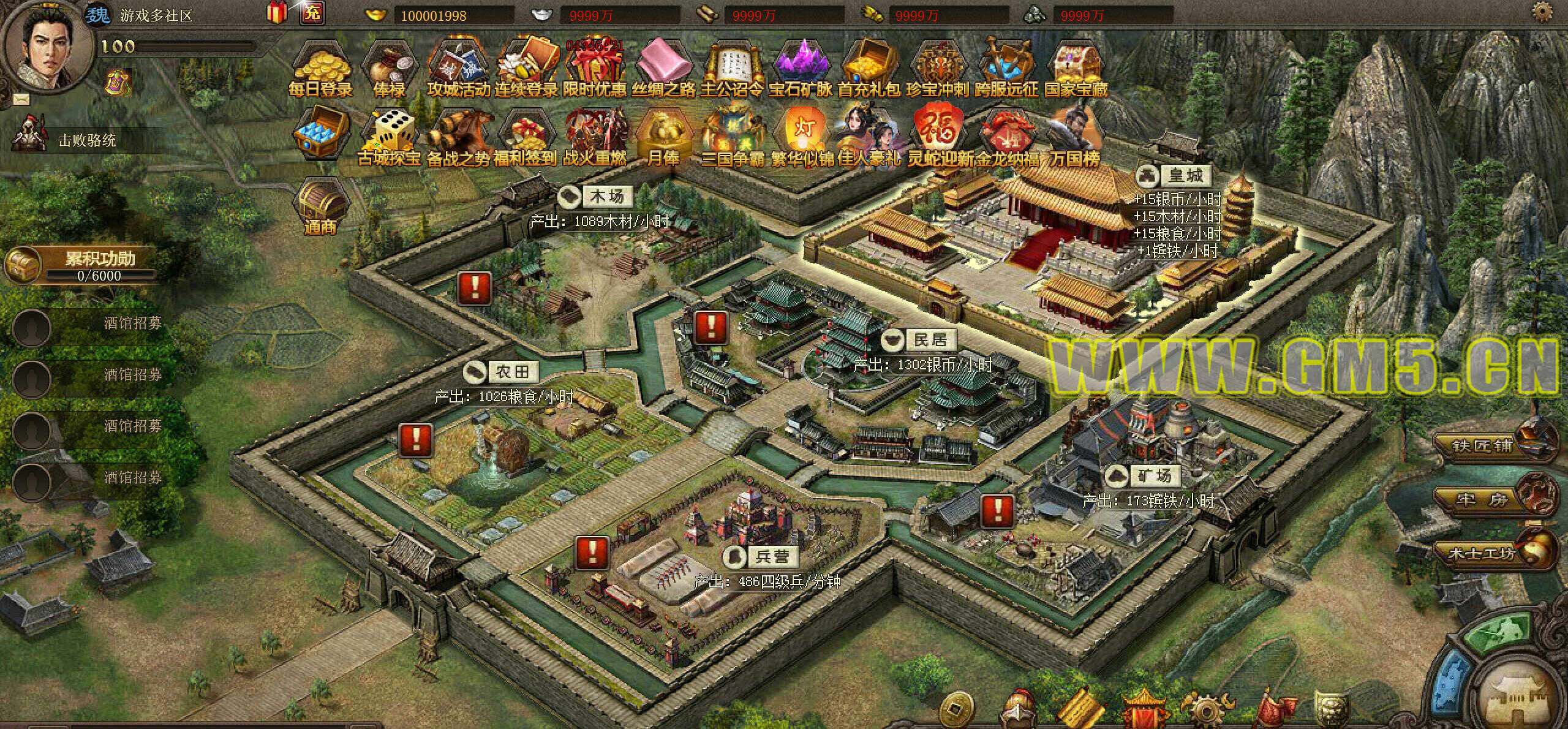The height and width of the screenshot is (729, 1568).
Task: Open the 俸禄 salary icon
Action: click(389, 69)
